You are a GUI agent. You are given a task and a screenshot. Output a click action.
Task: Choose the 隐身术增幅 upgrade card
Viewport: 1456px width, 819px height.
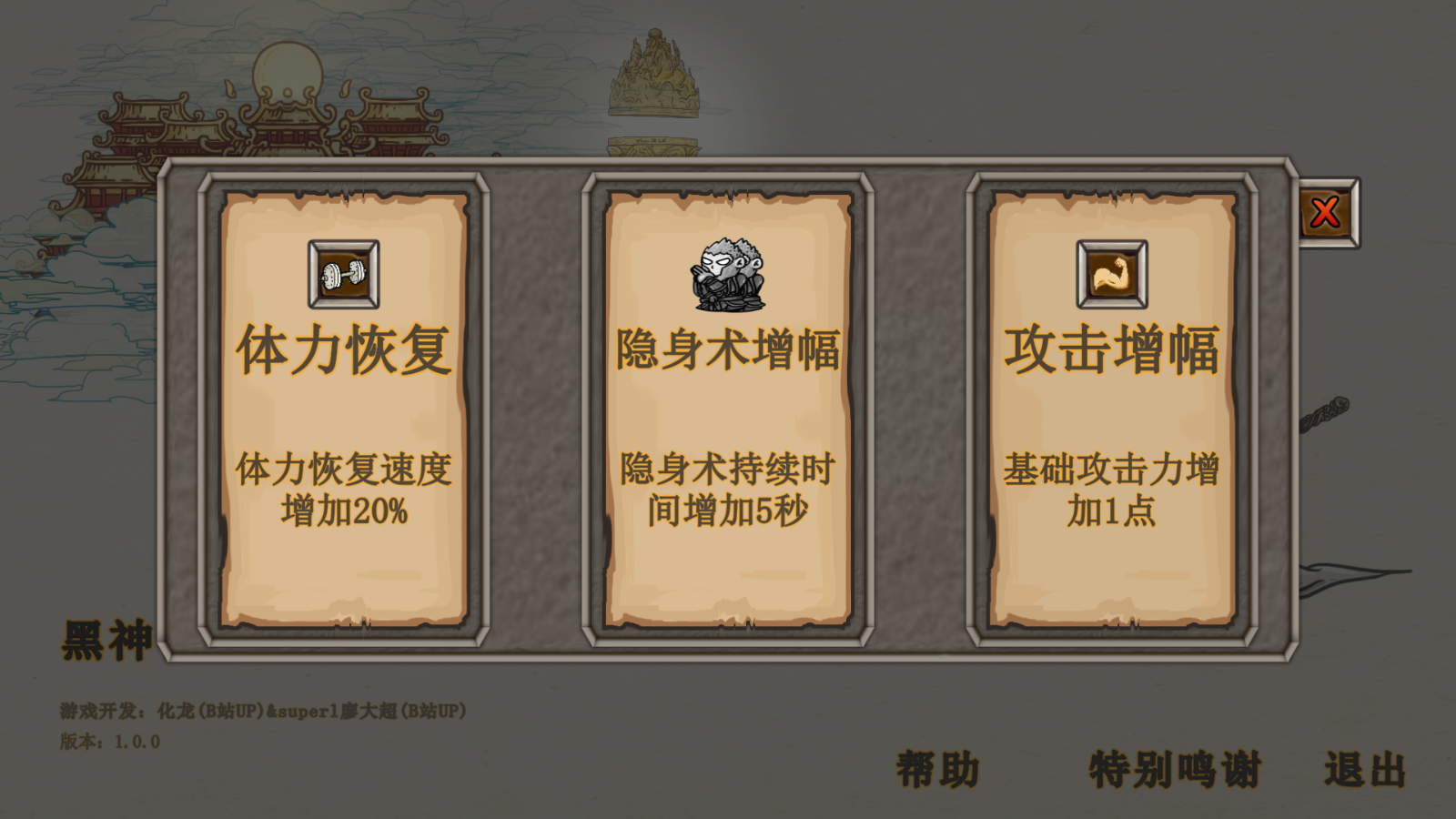(728, 409)
